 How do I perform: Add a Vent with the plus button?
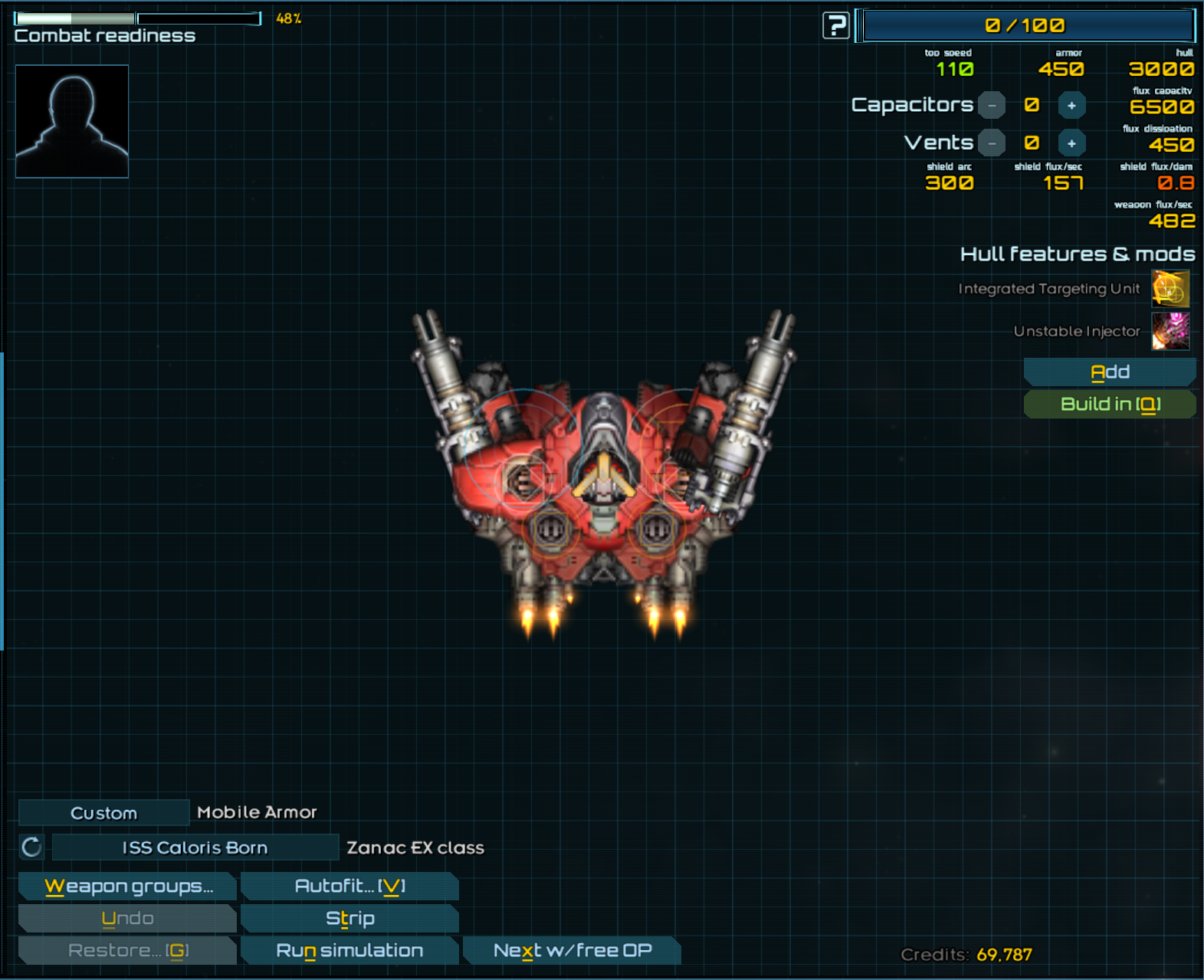point(1071,143)
